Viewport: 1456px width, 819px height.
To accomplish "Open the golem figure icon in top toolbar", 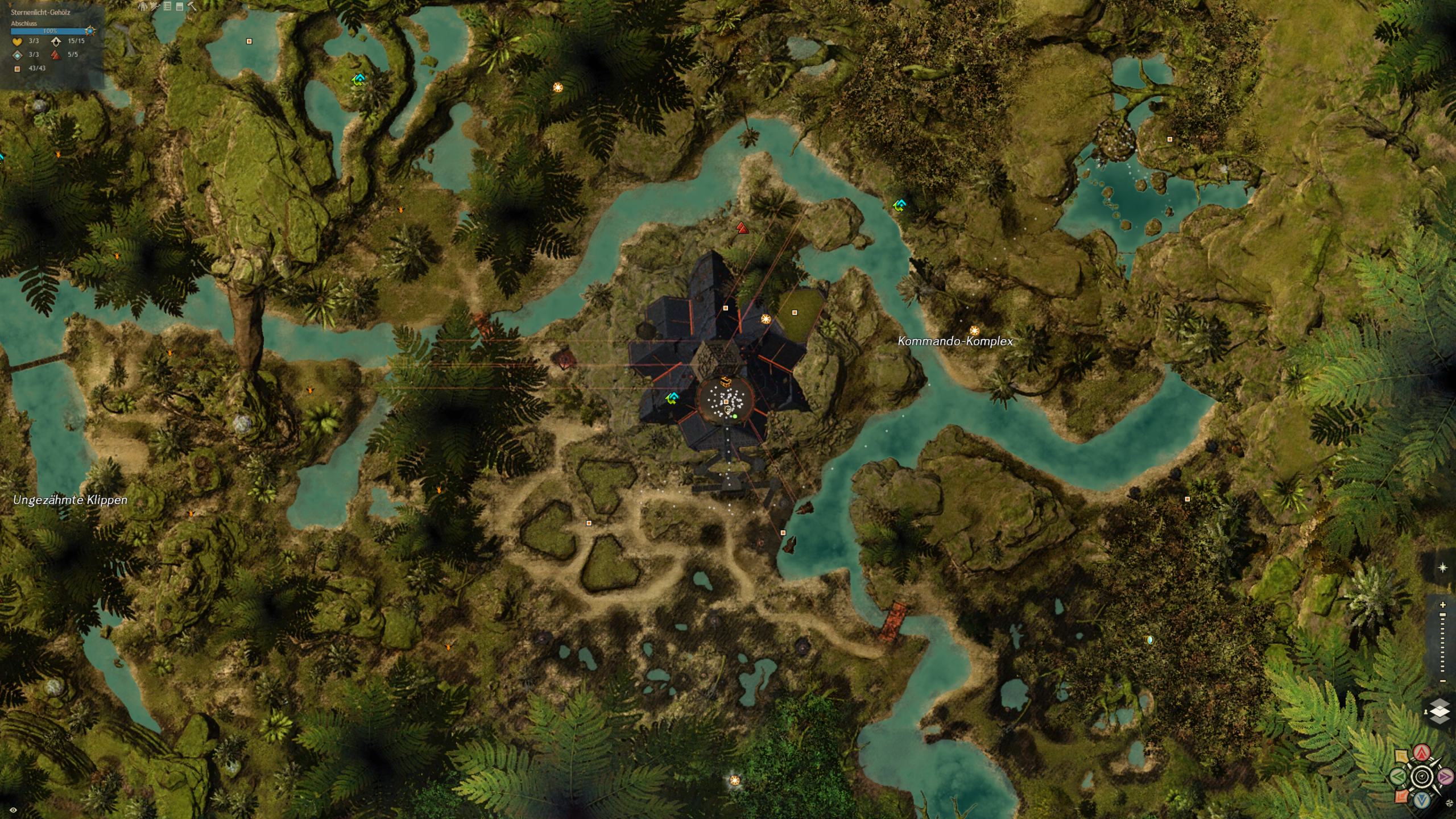I will [x=143, y=7].
